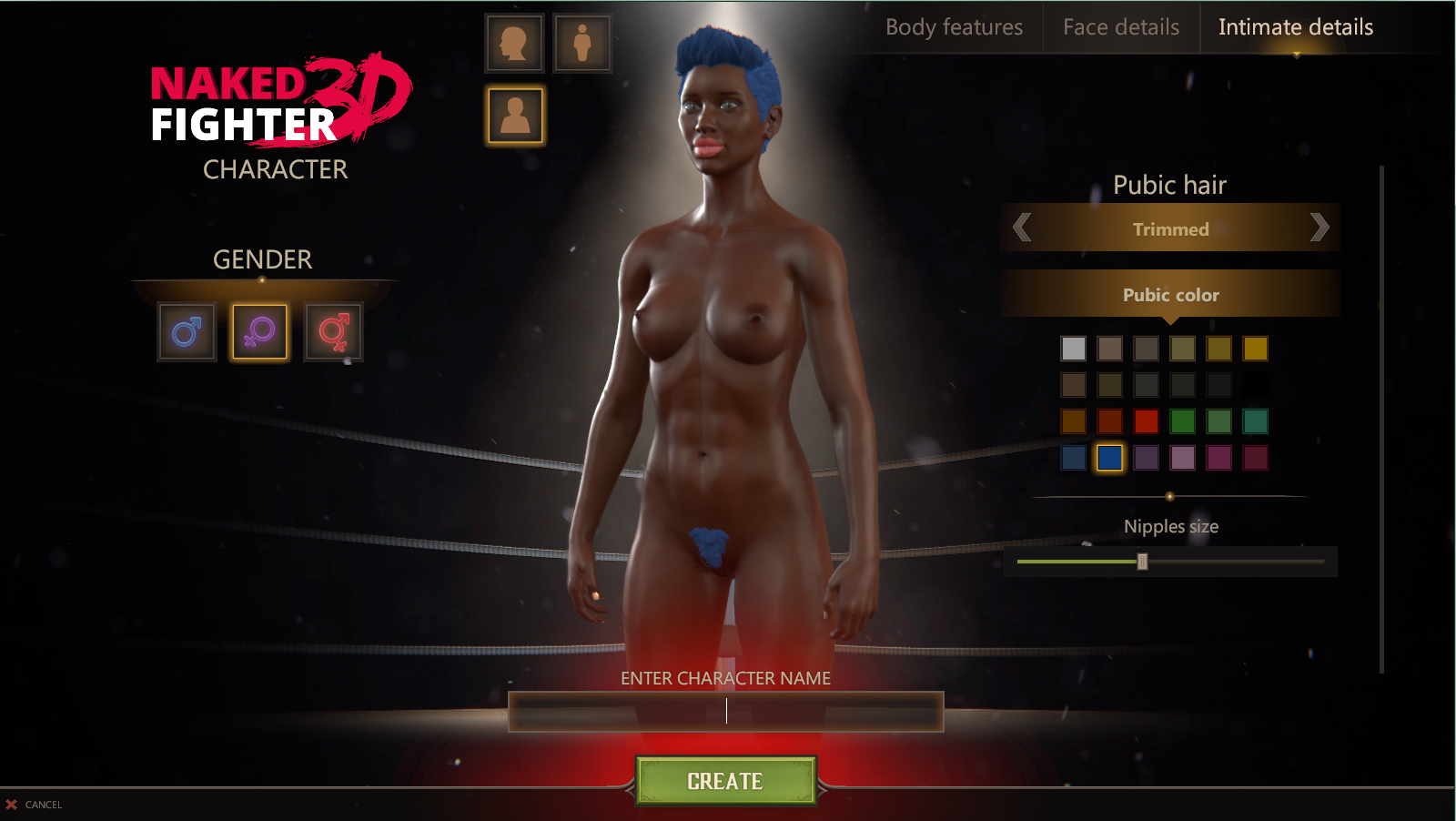Choose the bright green color swatch
Image resolution: width=1456 pixels, height=821 pixels.
(x=1182, y=421)
